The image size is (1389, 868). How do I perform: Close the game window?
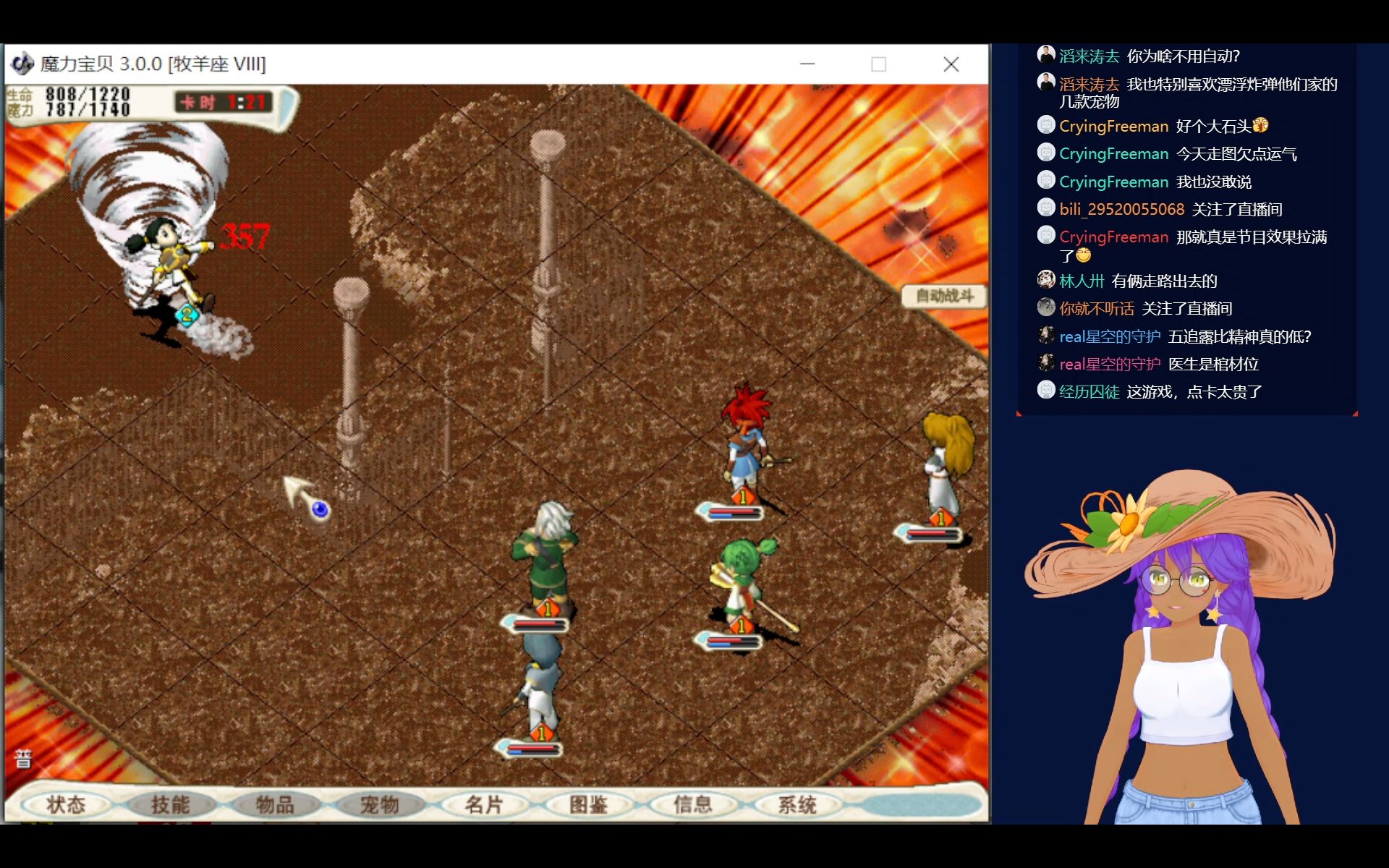click(x=951, y=64)
